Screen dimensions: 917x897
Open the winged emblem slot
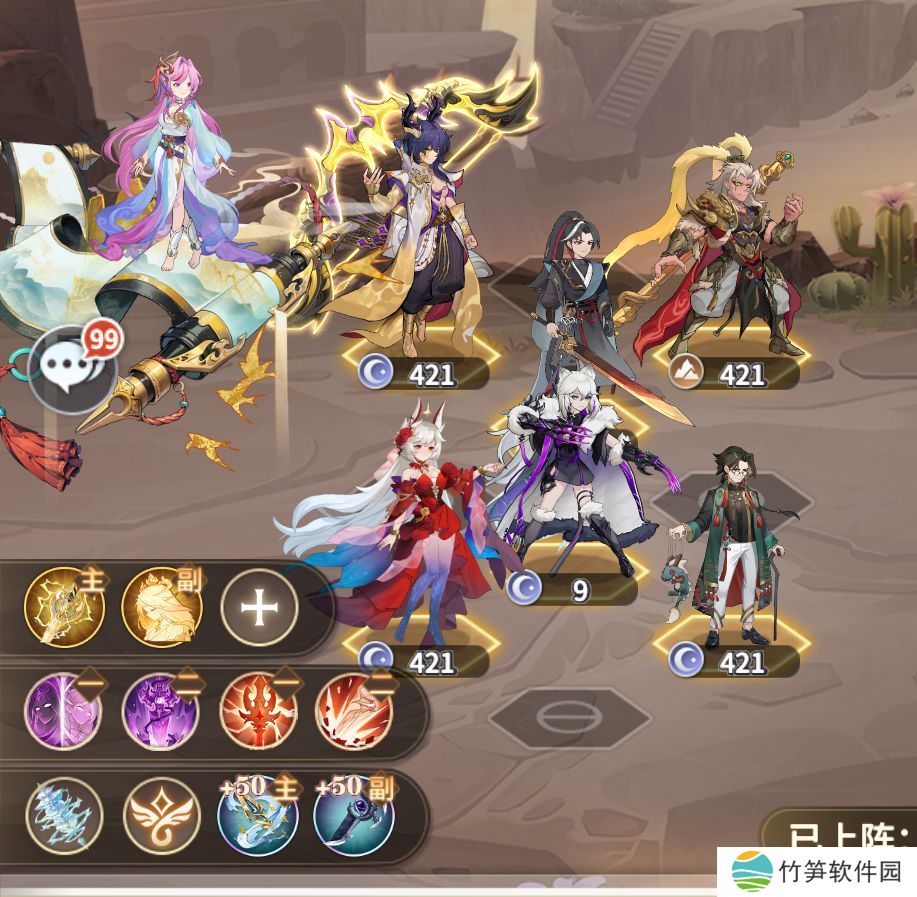[x=161, y=815]
